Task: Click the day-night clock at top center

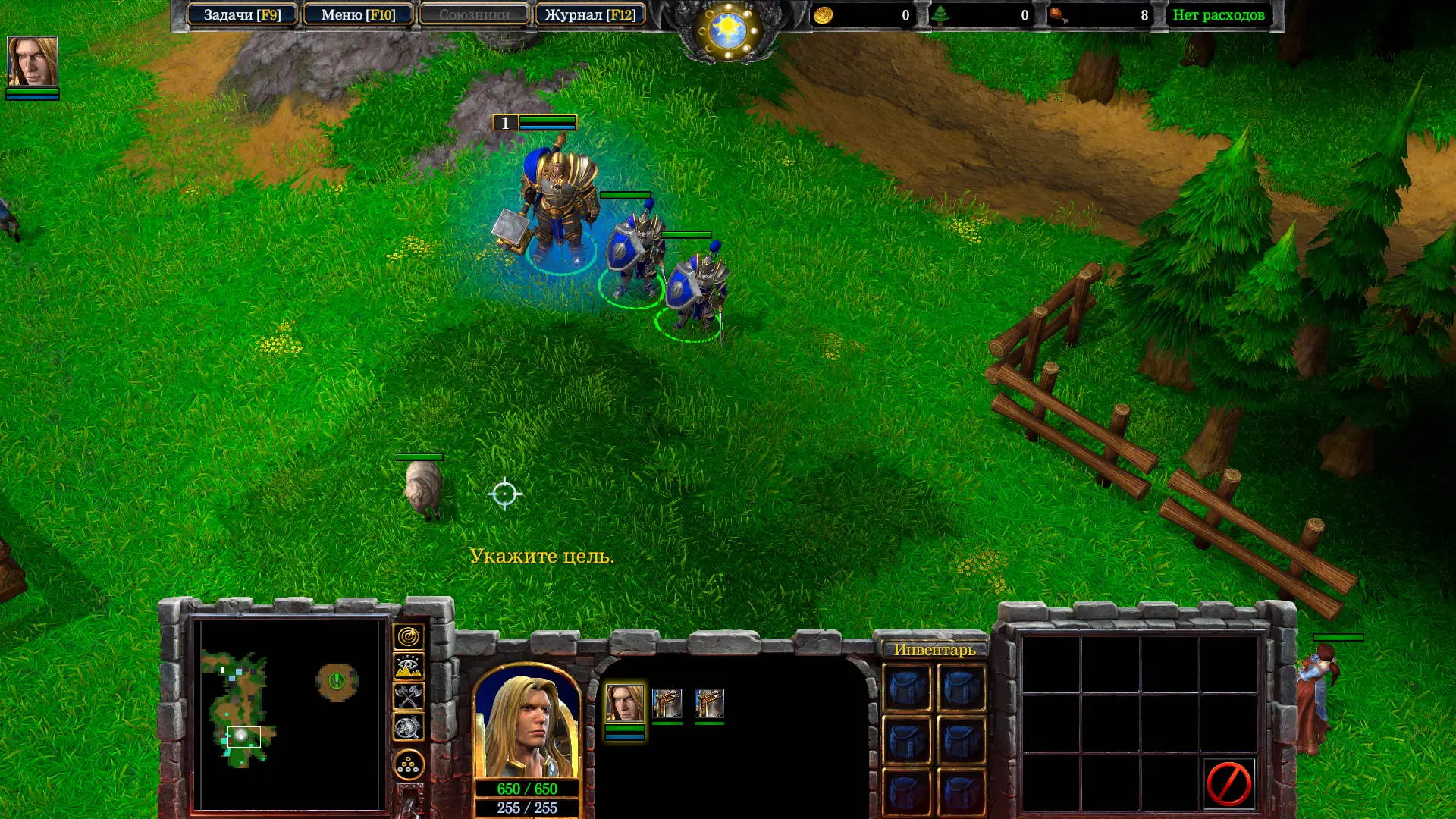Action: [728, 30]
